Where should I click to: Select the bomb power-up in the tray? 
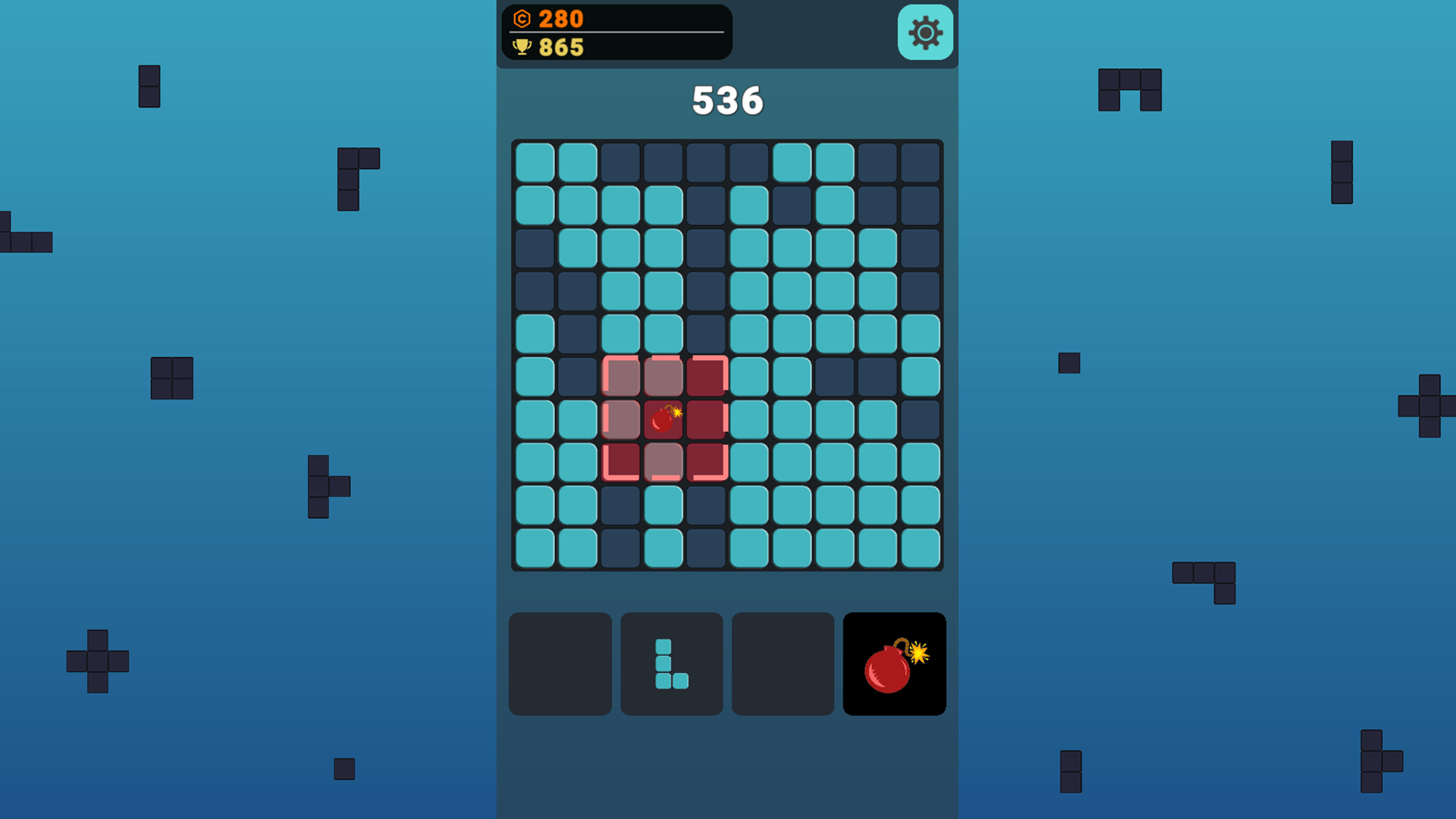coord(894,664)
